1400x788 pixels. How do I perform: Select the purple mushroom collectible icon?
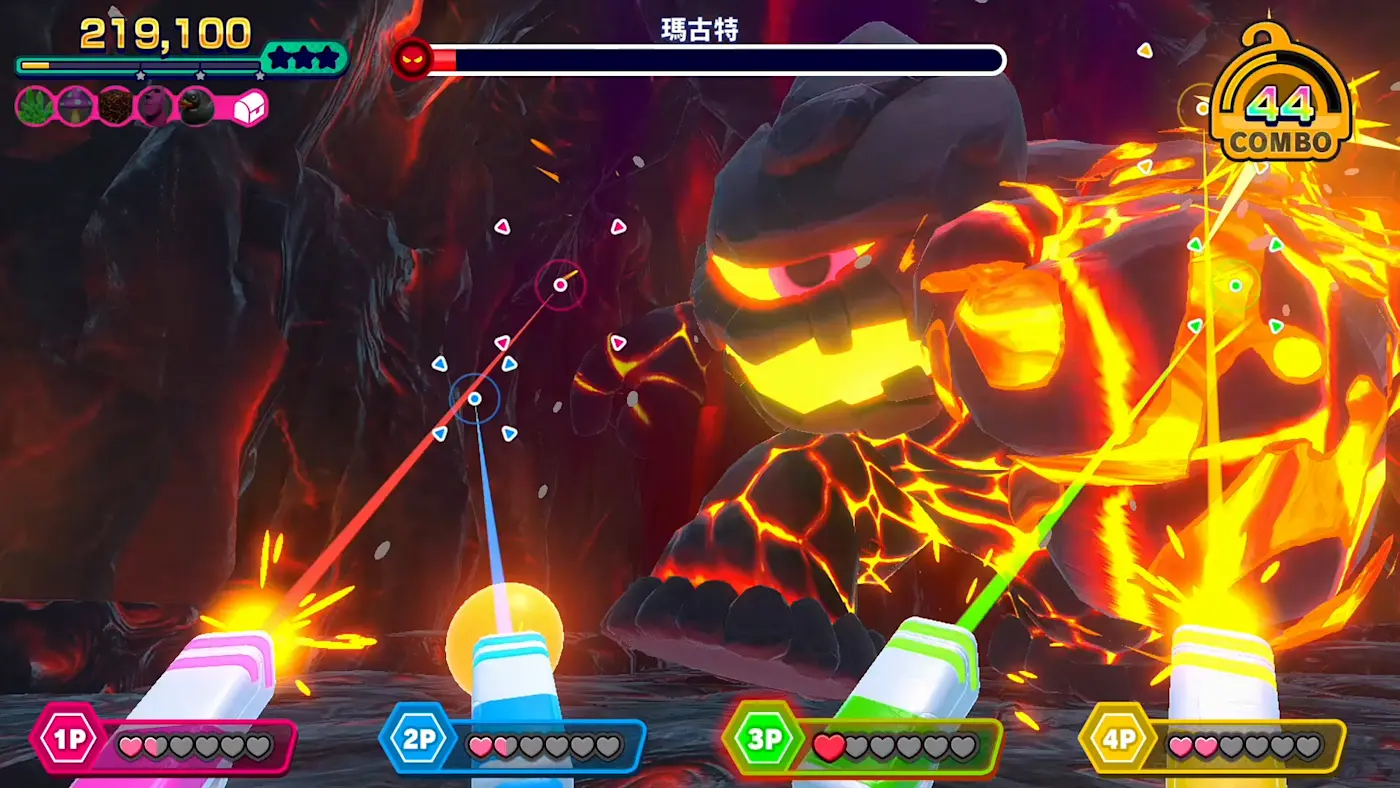75,106
